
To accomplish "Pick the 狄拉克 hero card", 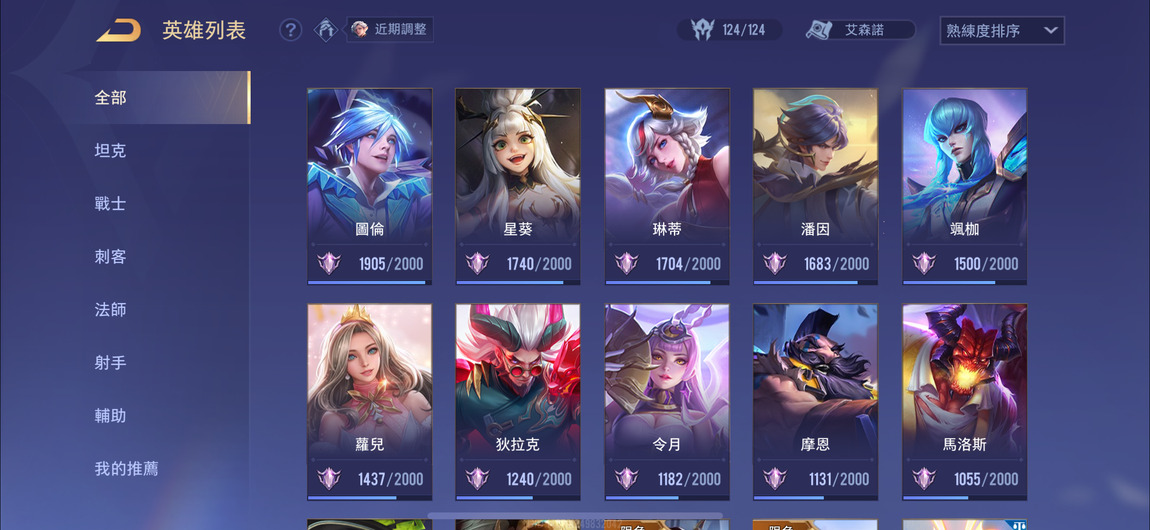I will point(518,400).
